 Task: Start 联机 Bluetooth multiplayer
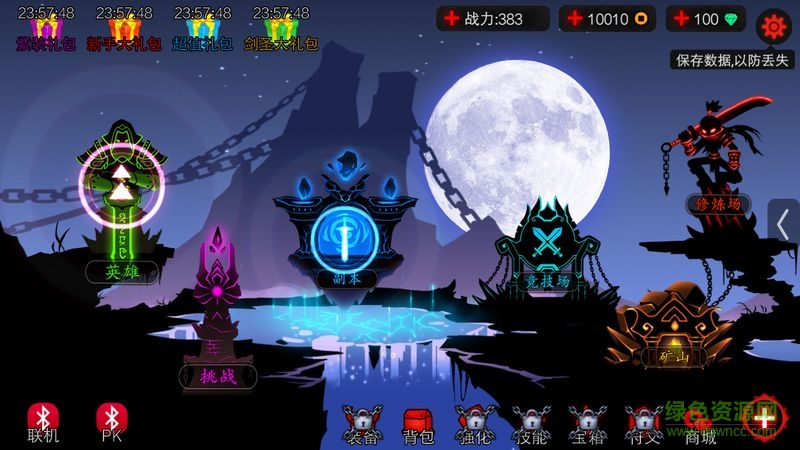pyautogui.click(x=43, y=420)
